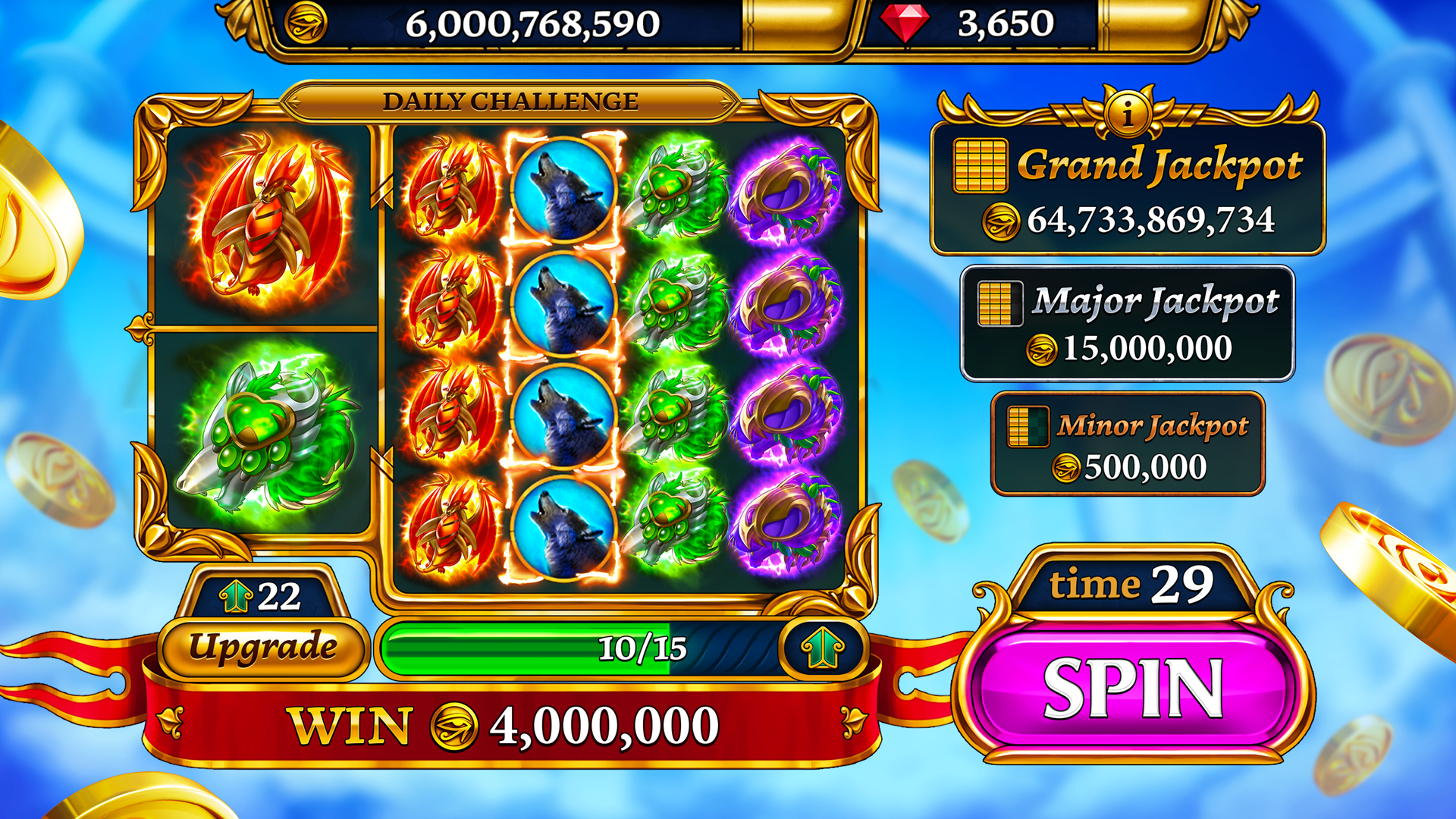This screenshot has height=819, width=1456.
Task: Select the Major Jackpot panel
Action: coord(1128,323)
